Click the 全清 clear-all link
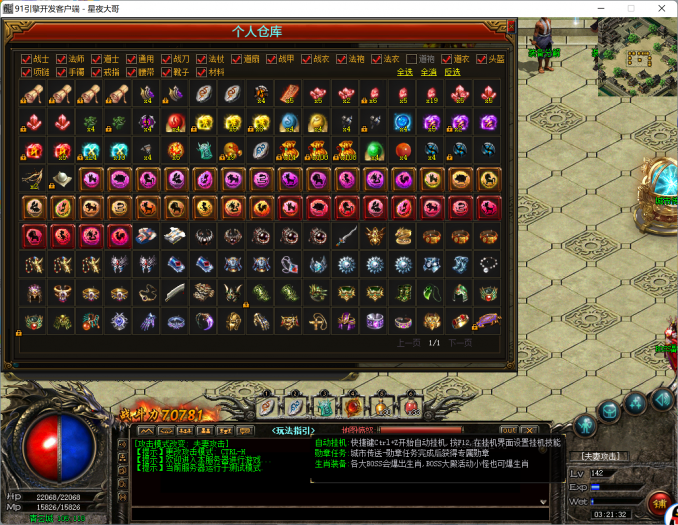The height and width of the screenshot is (525, 678). pyautogui.click(x=428, y=72)
